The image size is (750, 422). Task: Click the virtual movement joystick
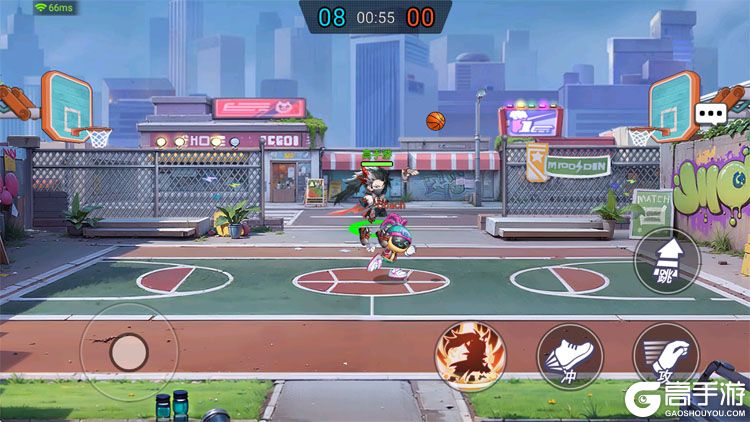[x=128, y=351]
